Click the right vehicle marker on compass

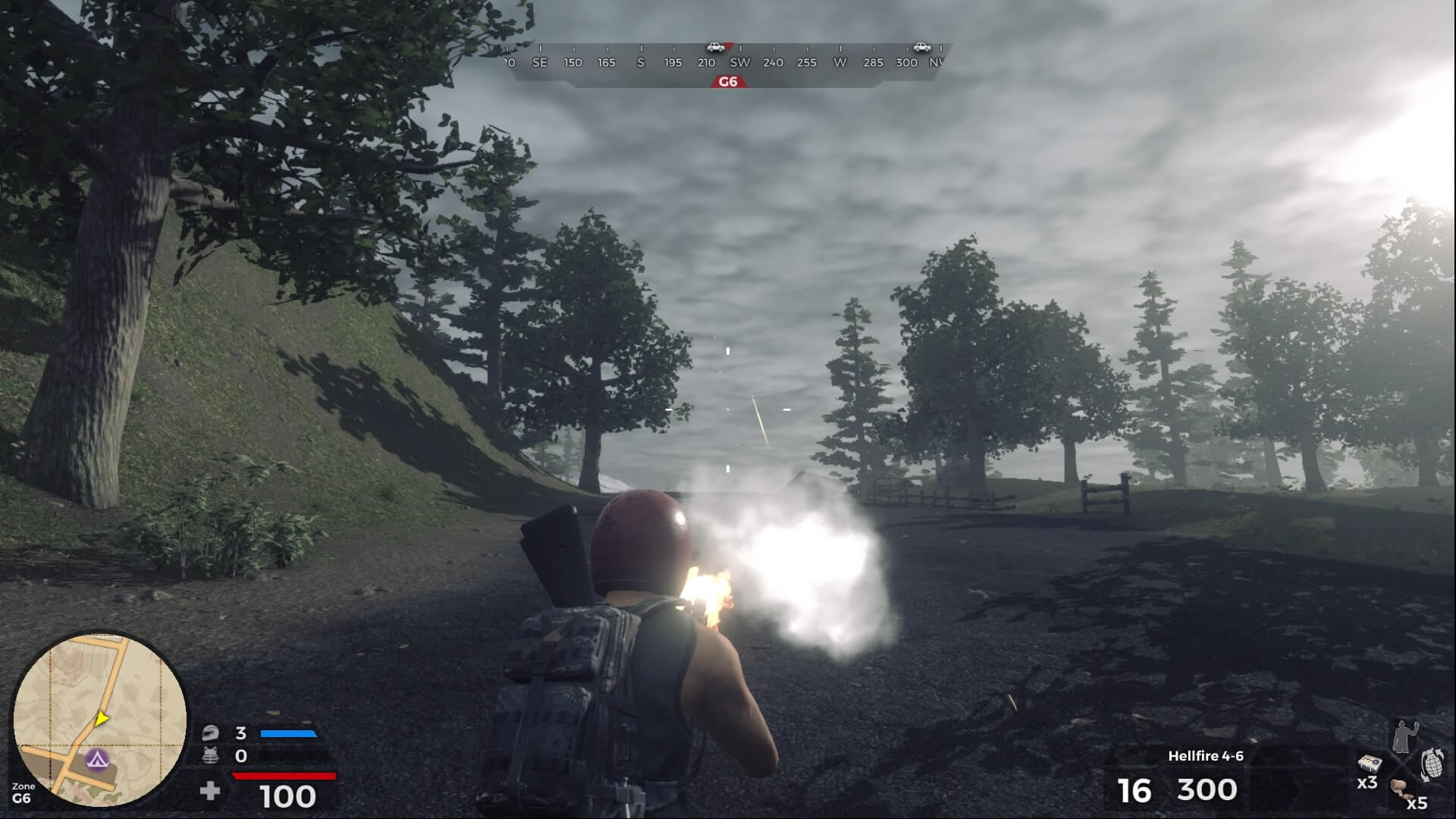pyautogui.click(x=921, y=47)
